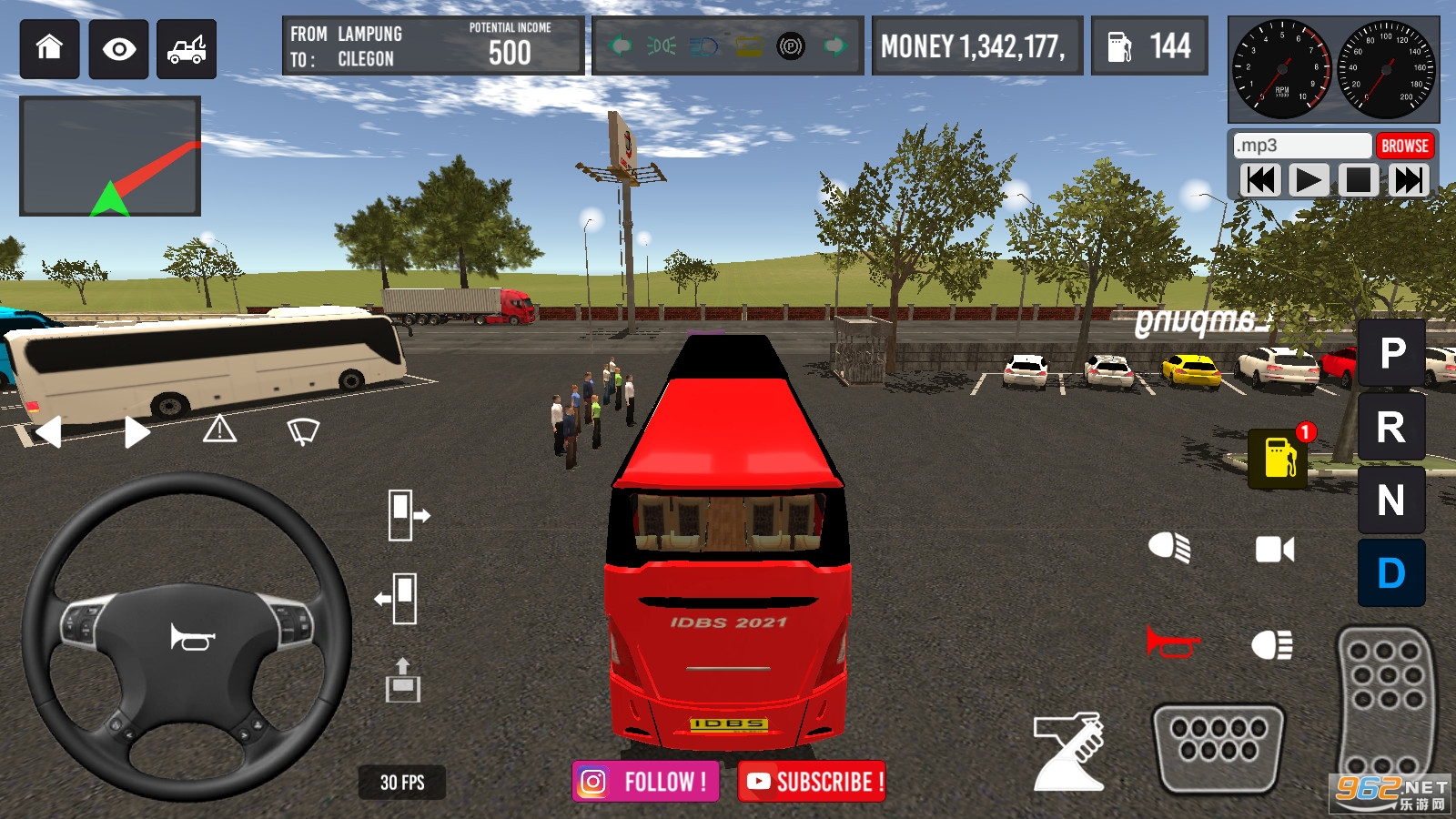Activate the right turn signal
Viewport: 1456px width, 819px height.
[x=136, y=432]
